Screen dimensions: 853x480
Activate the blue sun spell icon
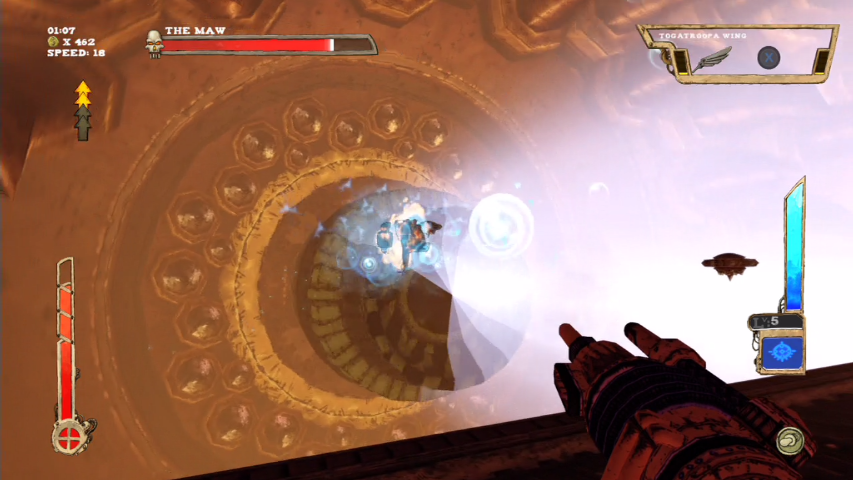(x=780, y=353)
